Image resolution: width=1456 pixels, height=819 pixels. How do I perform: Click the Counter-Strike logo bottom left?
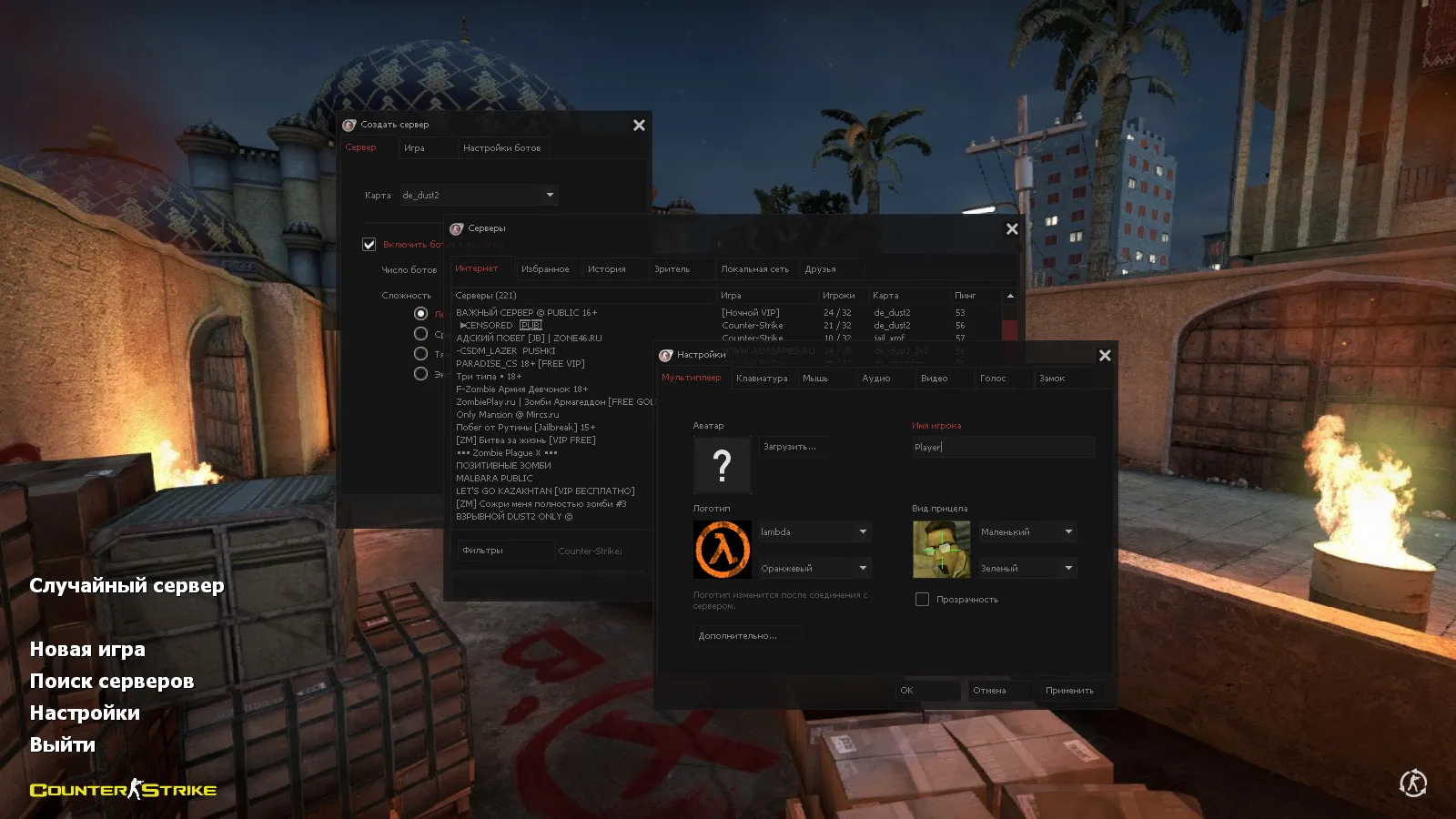122,790
